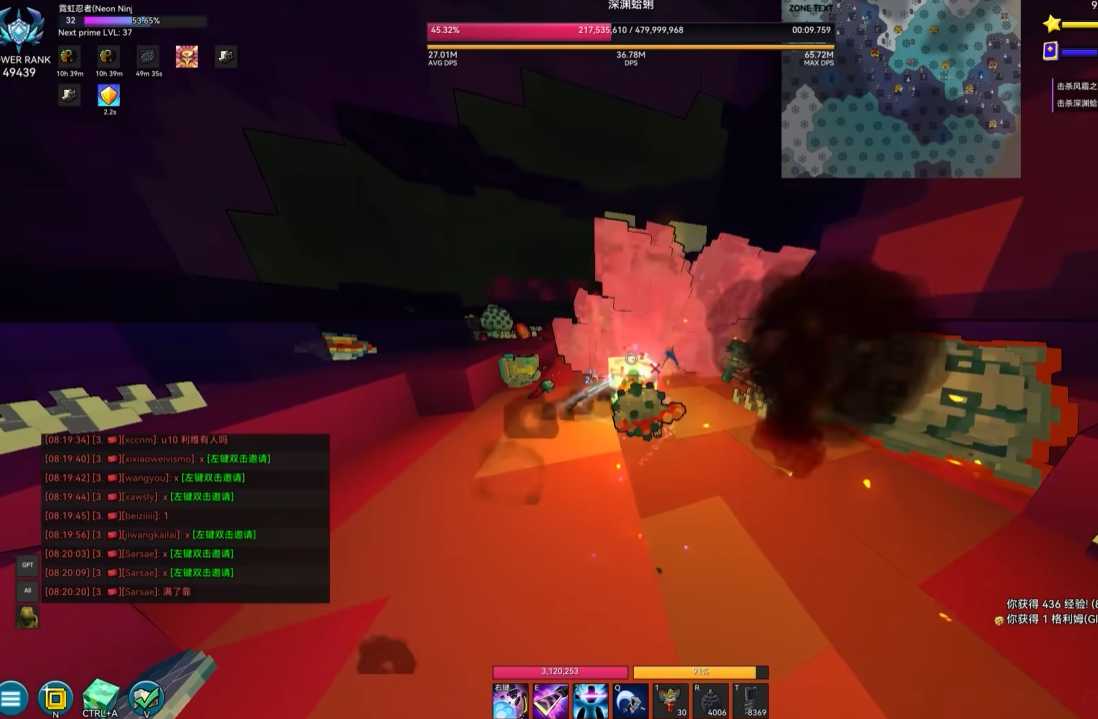The width and height of the screenshot is (1098, 719).
Task: Use the E purple blade ability
Action: 550,701
